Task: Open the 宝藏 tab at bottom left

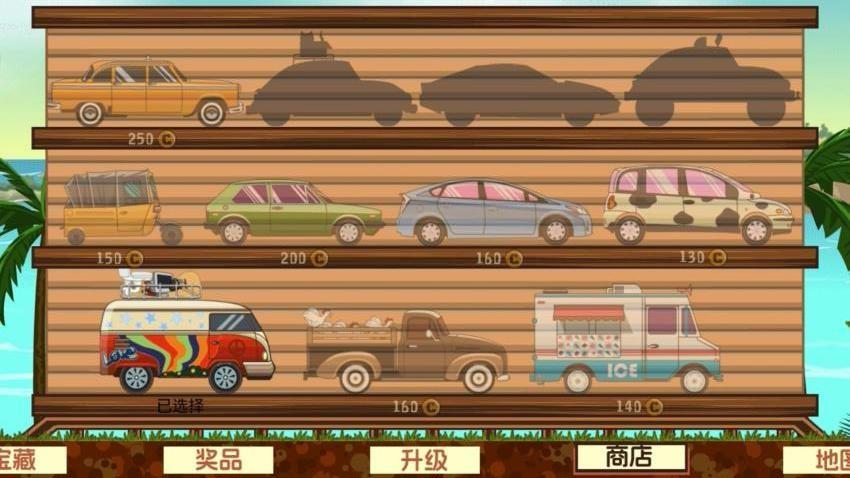Action: pyautogui.click(x=30, y=460)
